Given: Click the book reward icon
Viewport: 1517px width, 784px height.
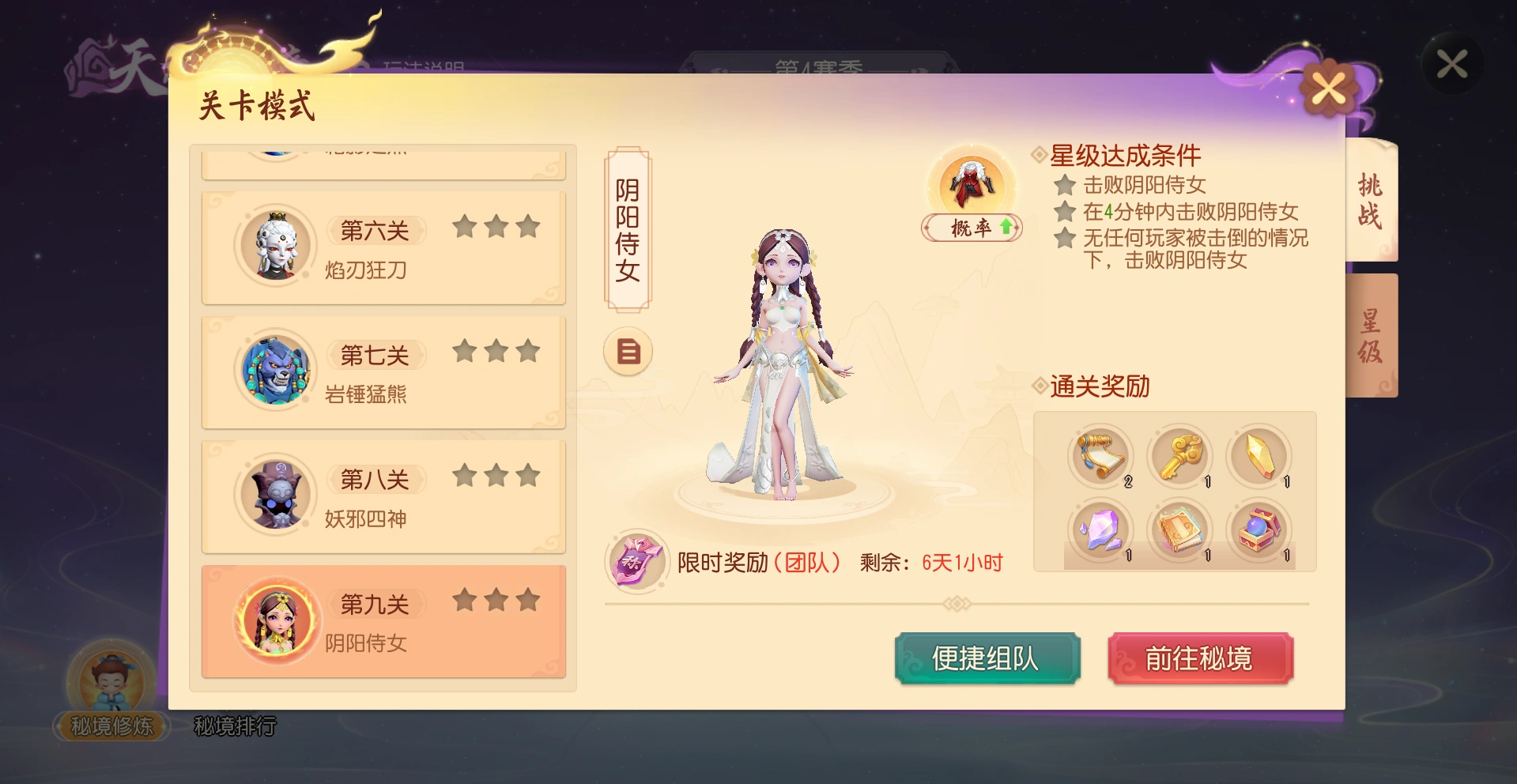Looking at the screenshot, I should click(1179, 531).
